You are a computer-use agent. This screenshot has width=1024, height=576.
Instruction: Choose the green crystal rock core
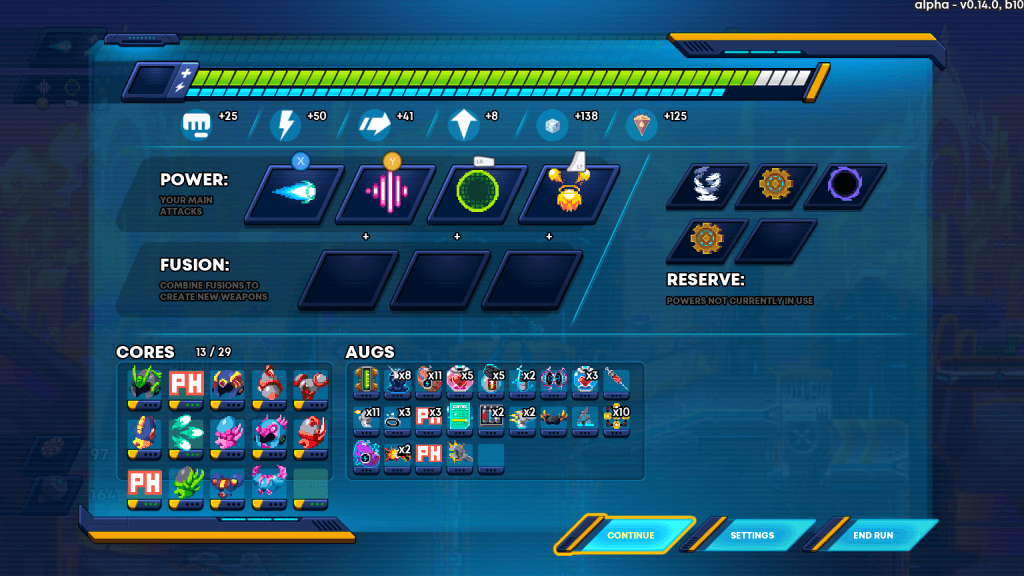tap(187, 481)
